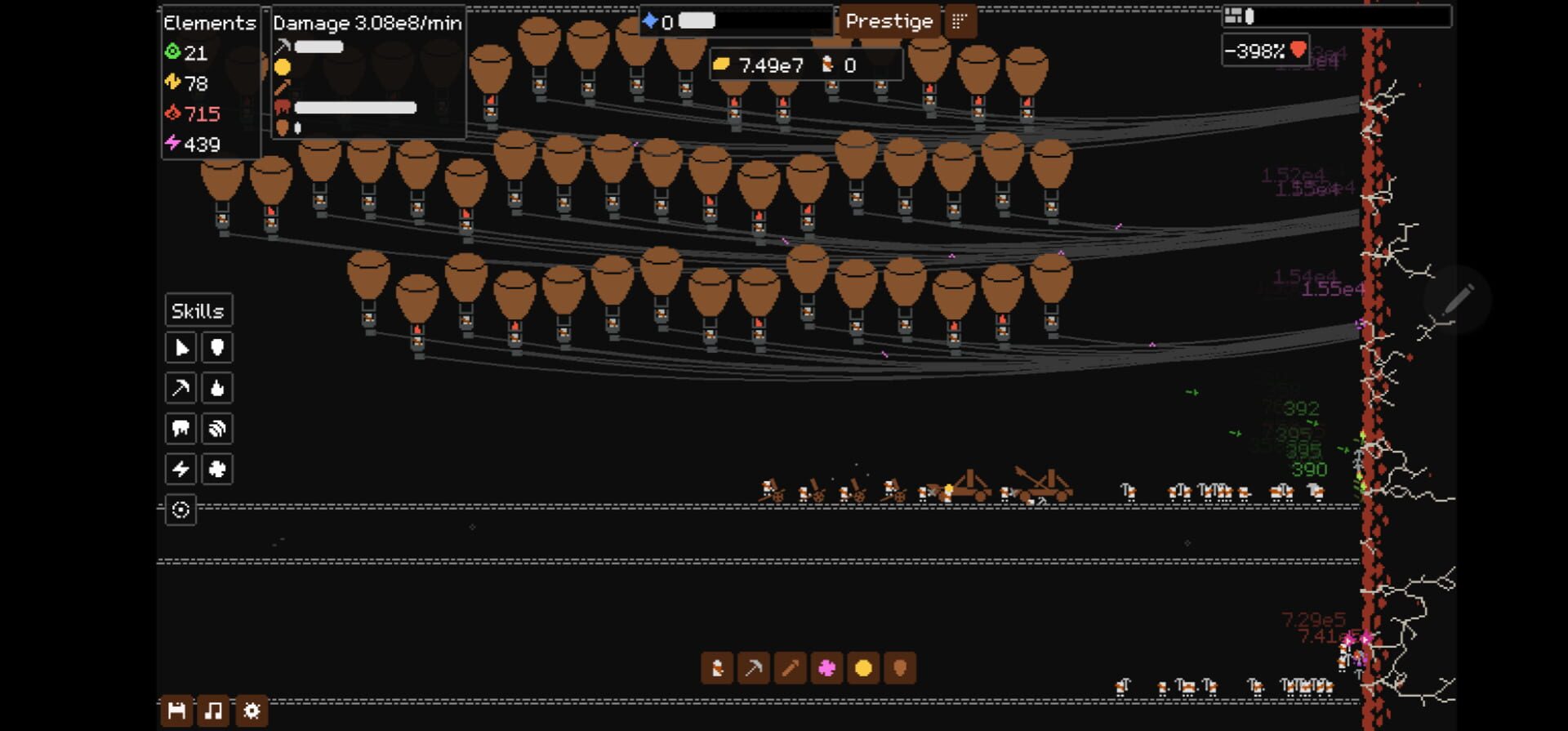Use the pickaxe skill
Screen dimensions: 1568x731
coord(180,388)
